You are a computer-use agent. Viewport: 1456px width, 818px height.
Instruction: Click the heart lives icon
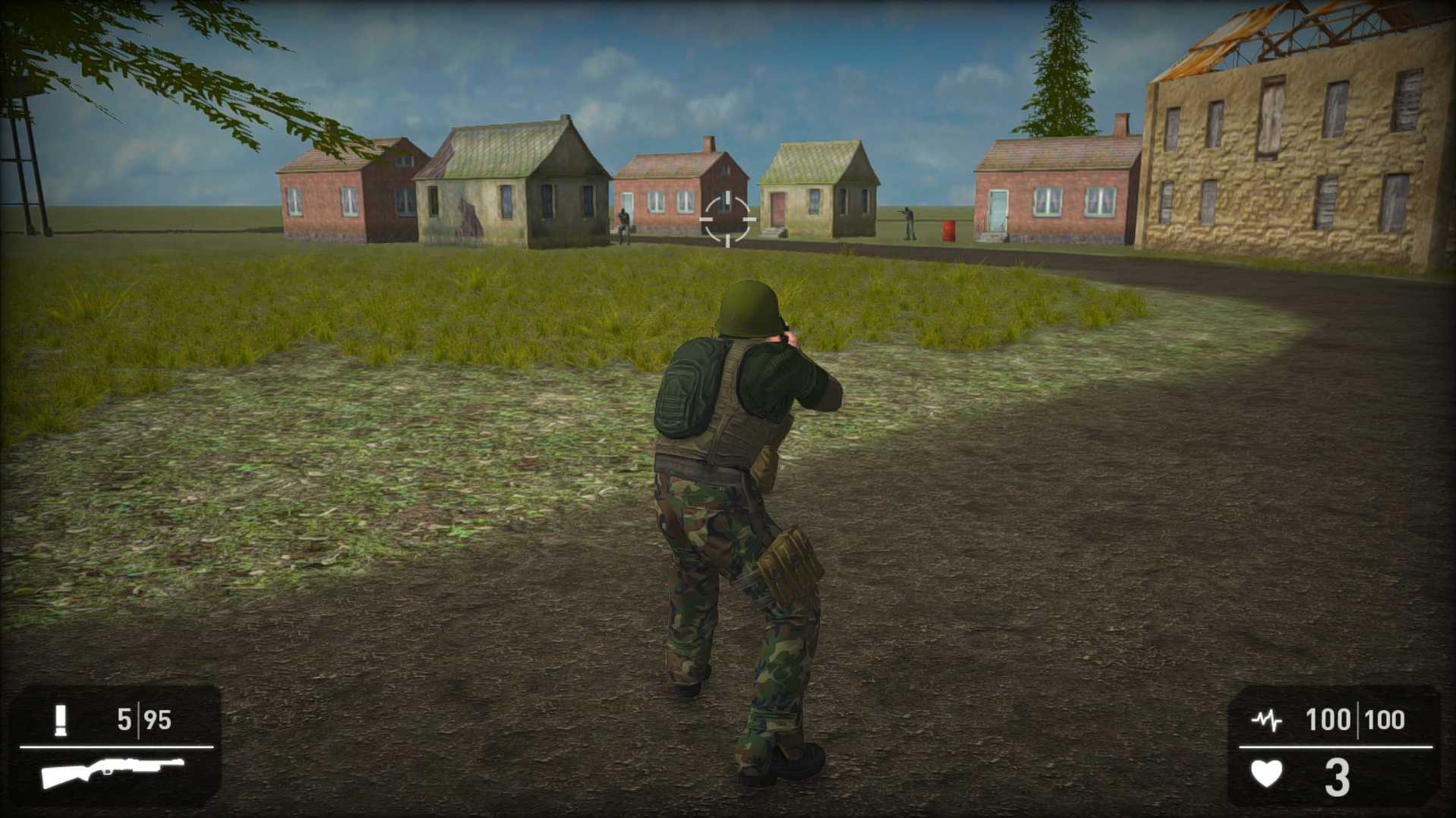pos(1266,774)
